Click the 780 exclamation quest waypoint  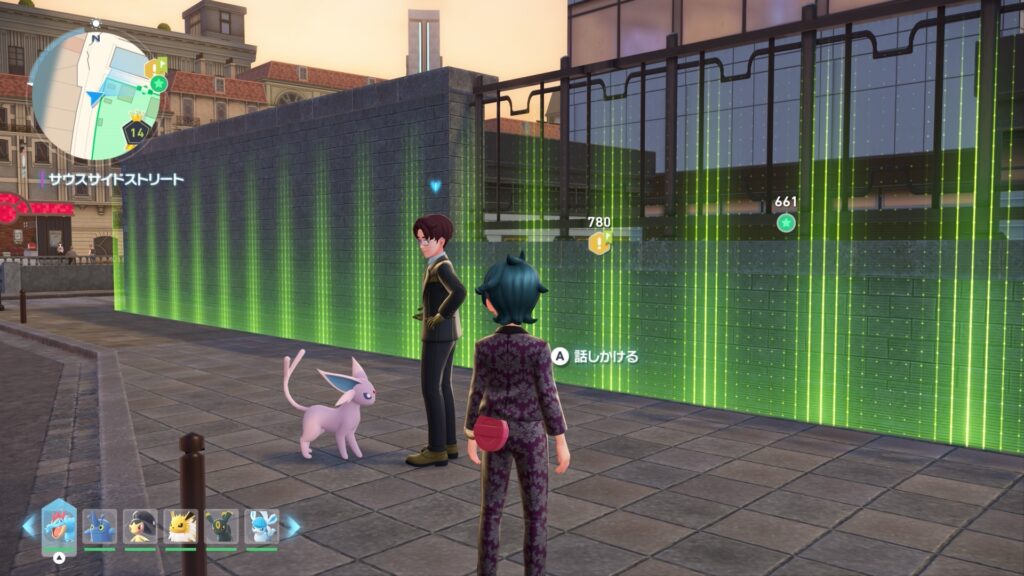[600, 241]
